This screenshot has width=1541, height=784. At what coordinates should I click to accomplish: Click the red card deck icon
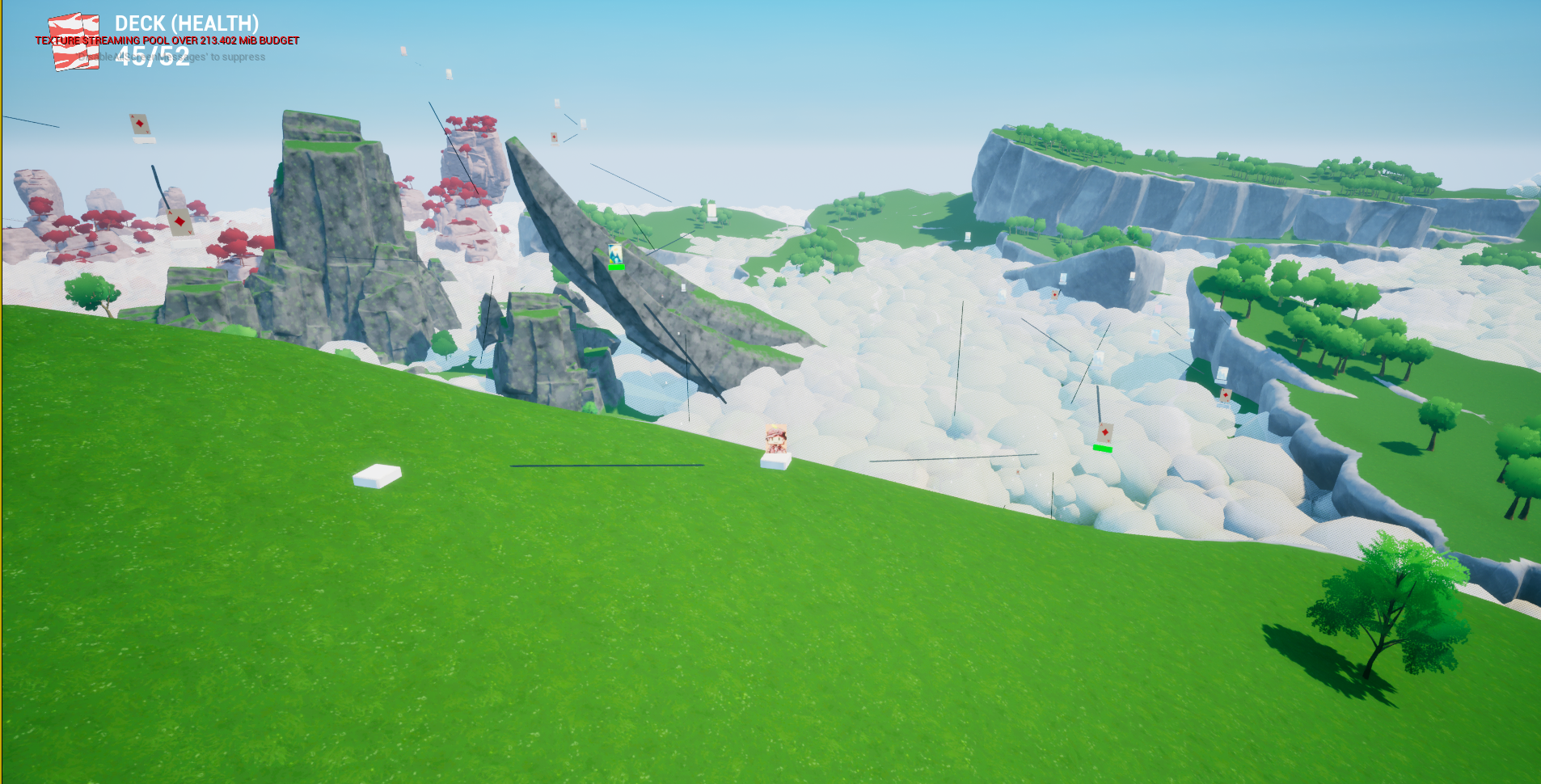[x=74, y=42]
